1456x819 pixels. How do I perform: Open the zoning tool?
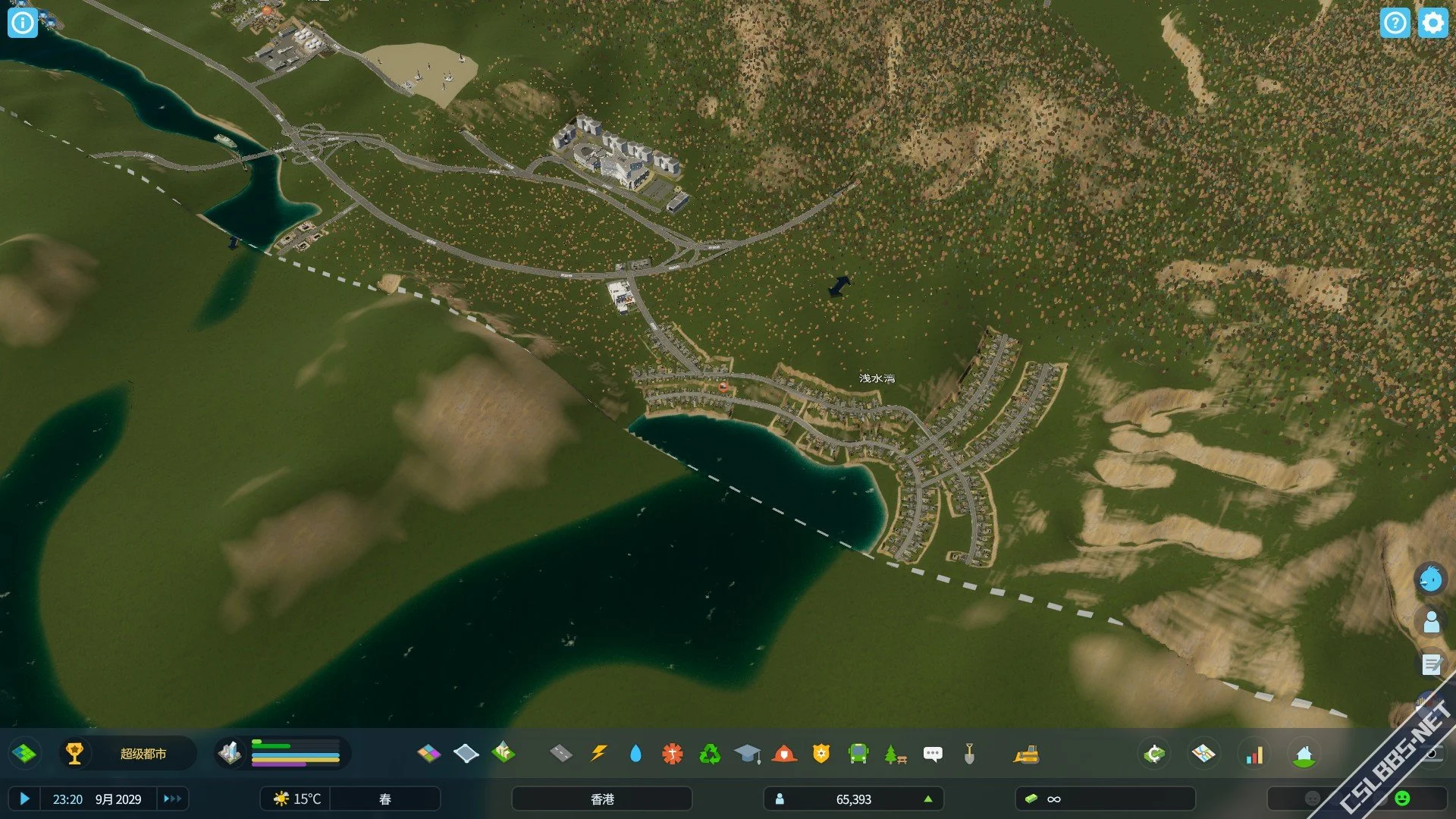coord(428,754)
